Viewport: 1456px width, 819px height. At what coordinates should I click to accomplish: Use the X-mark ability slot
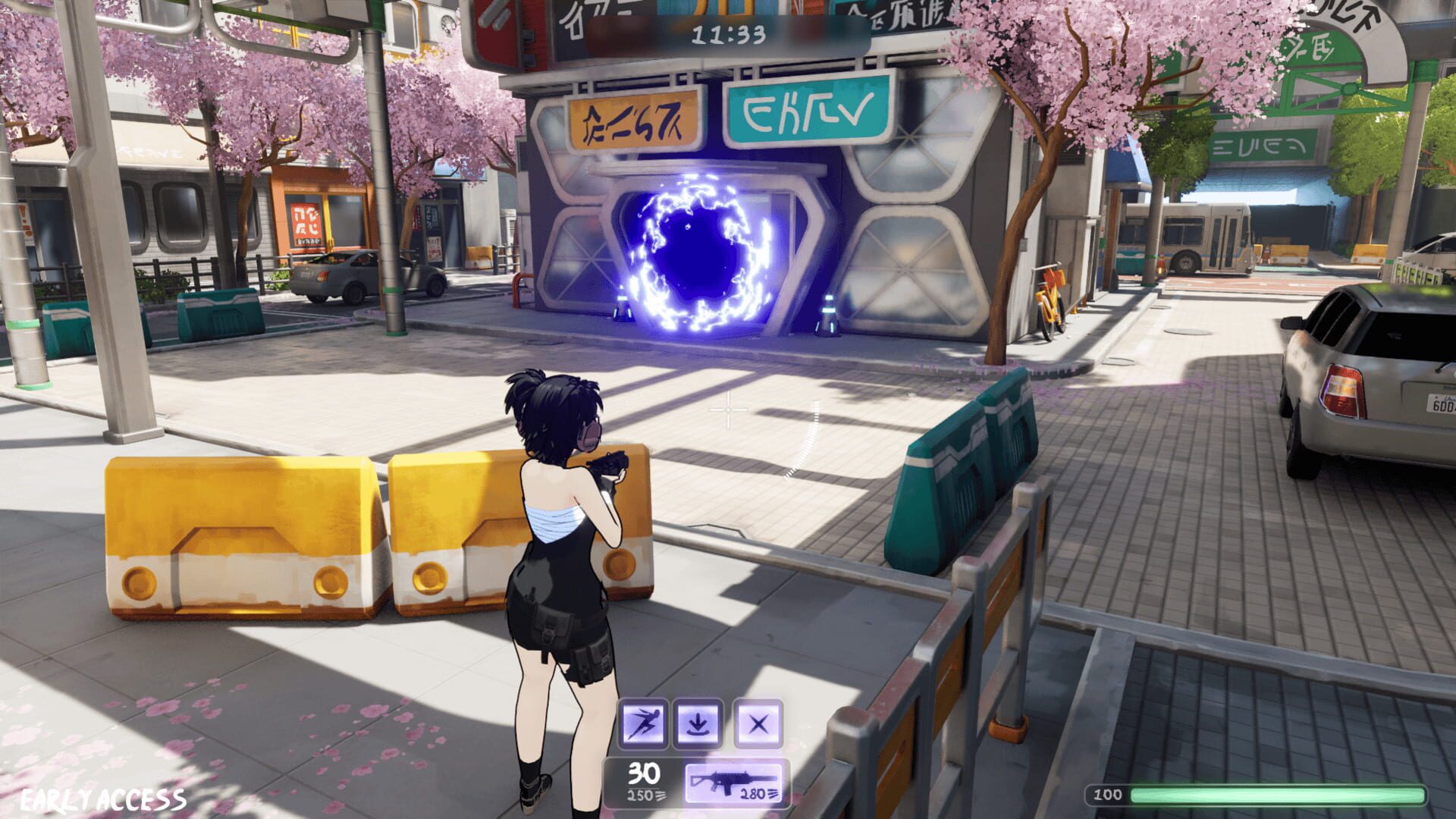(758, 723)
